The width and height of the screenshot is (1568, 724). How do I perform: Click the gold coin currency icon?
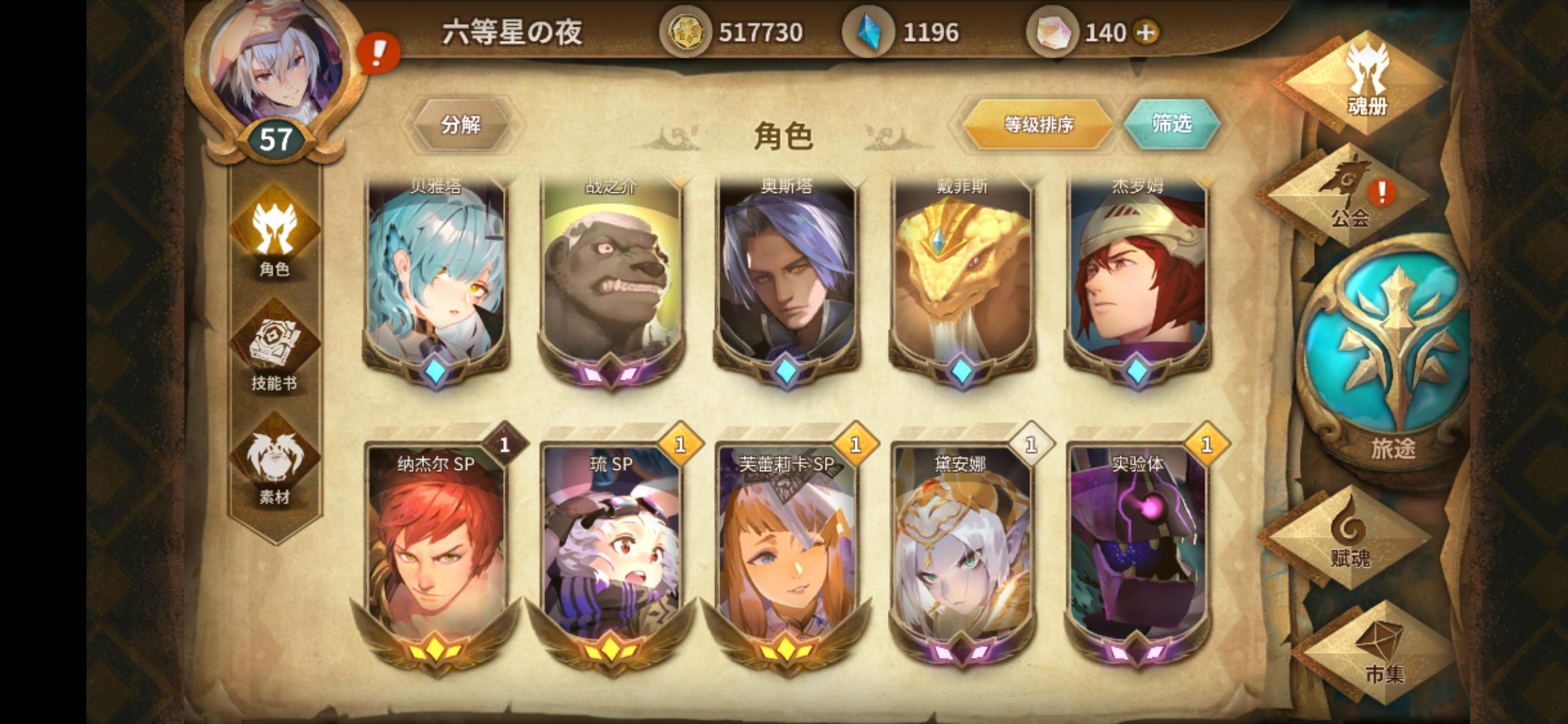(x=685, y=30)
